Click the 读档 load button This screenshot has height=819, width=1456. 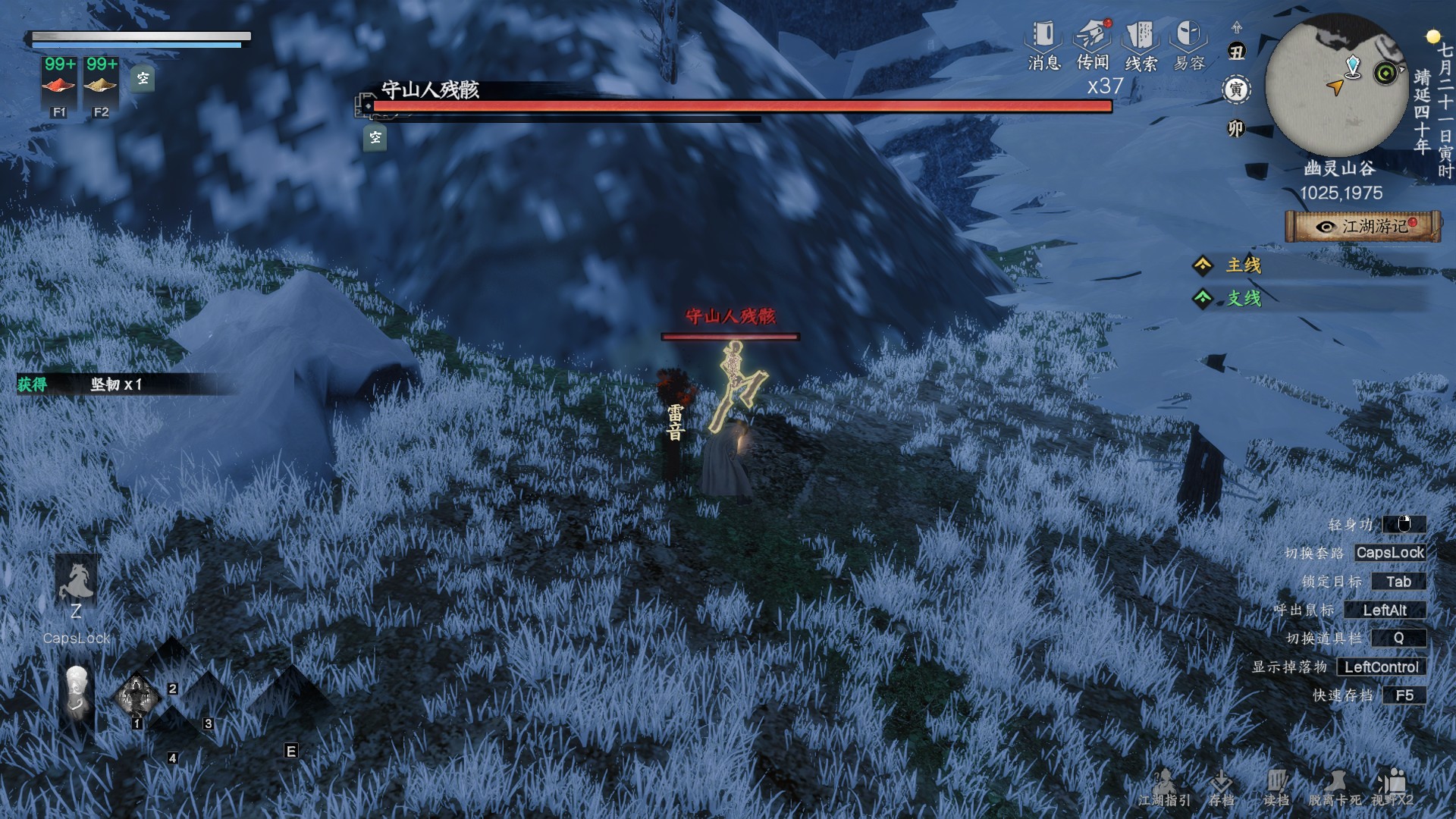(x=1276, y=789)
